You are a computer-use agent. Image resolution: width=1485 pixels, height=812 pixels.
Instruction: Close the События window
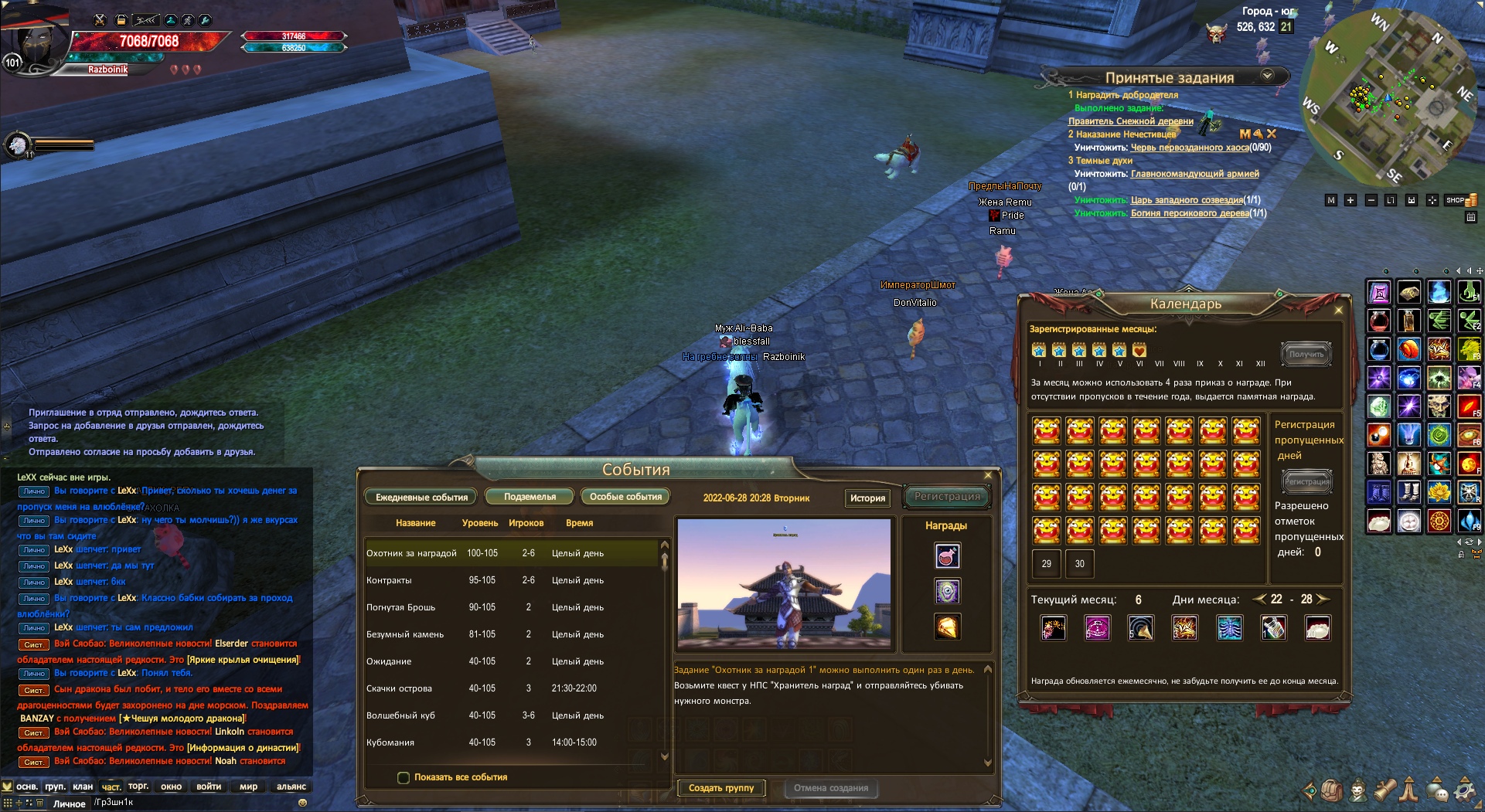point(988,475)
